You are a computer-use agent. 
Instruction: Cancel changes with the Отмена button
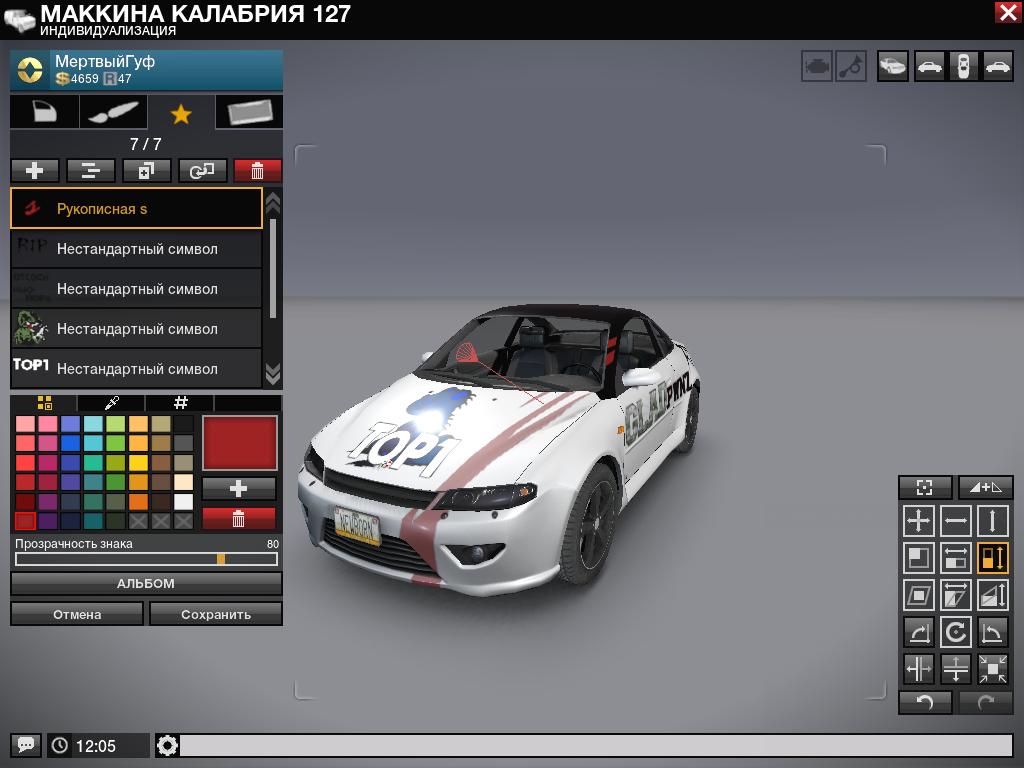click(x=77, y=614)
